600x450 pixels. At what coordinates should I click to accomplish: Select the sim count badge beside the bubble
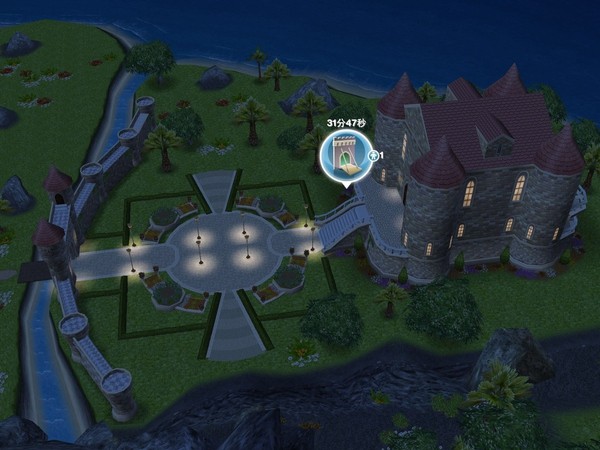pyautogui.click(x=376, y=156)
